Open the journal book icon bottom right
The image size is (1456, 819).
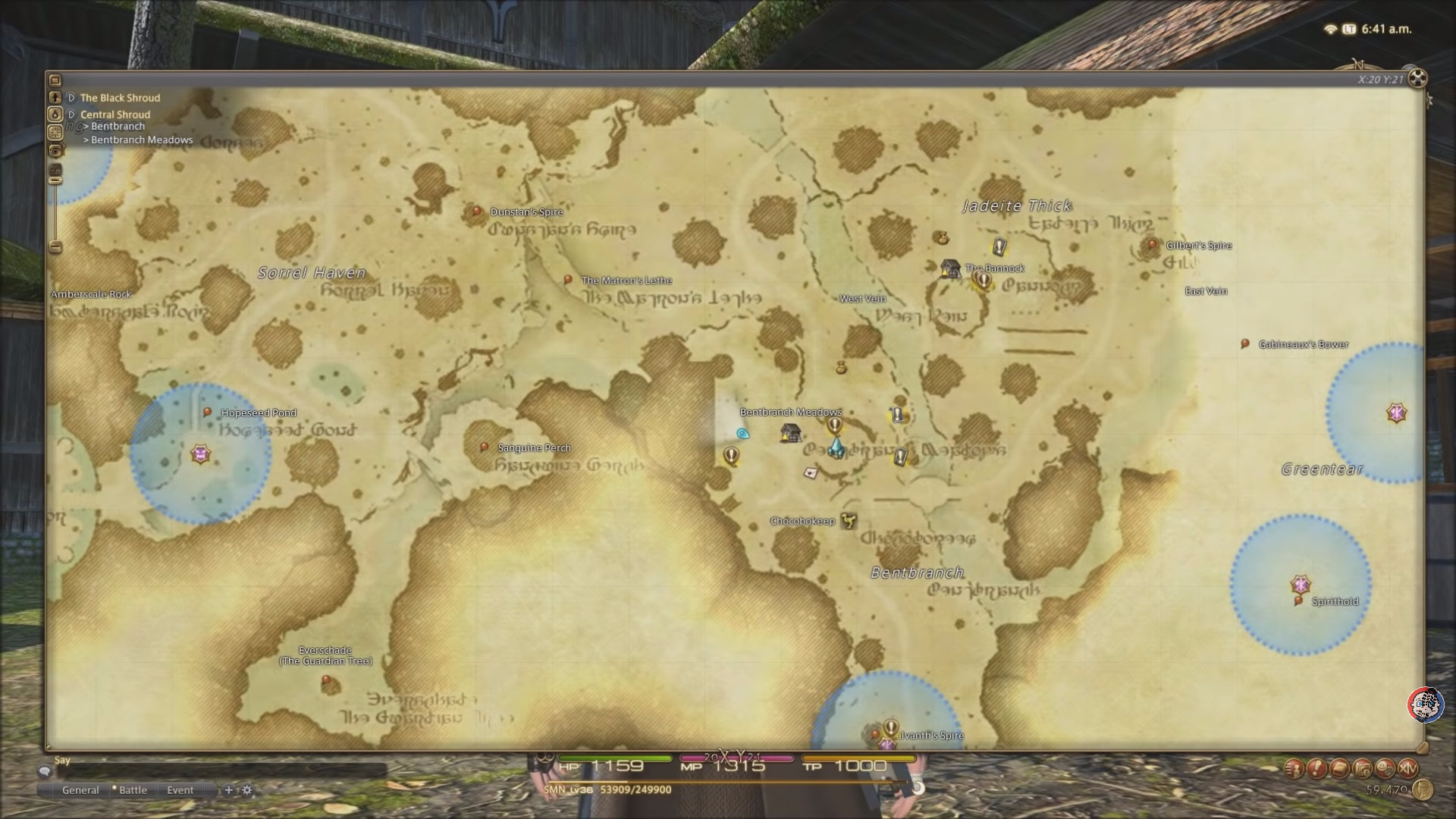coord(1339,767)
